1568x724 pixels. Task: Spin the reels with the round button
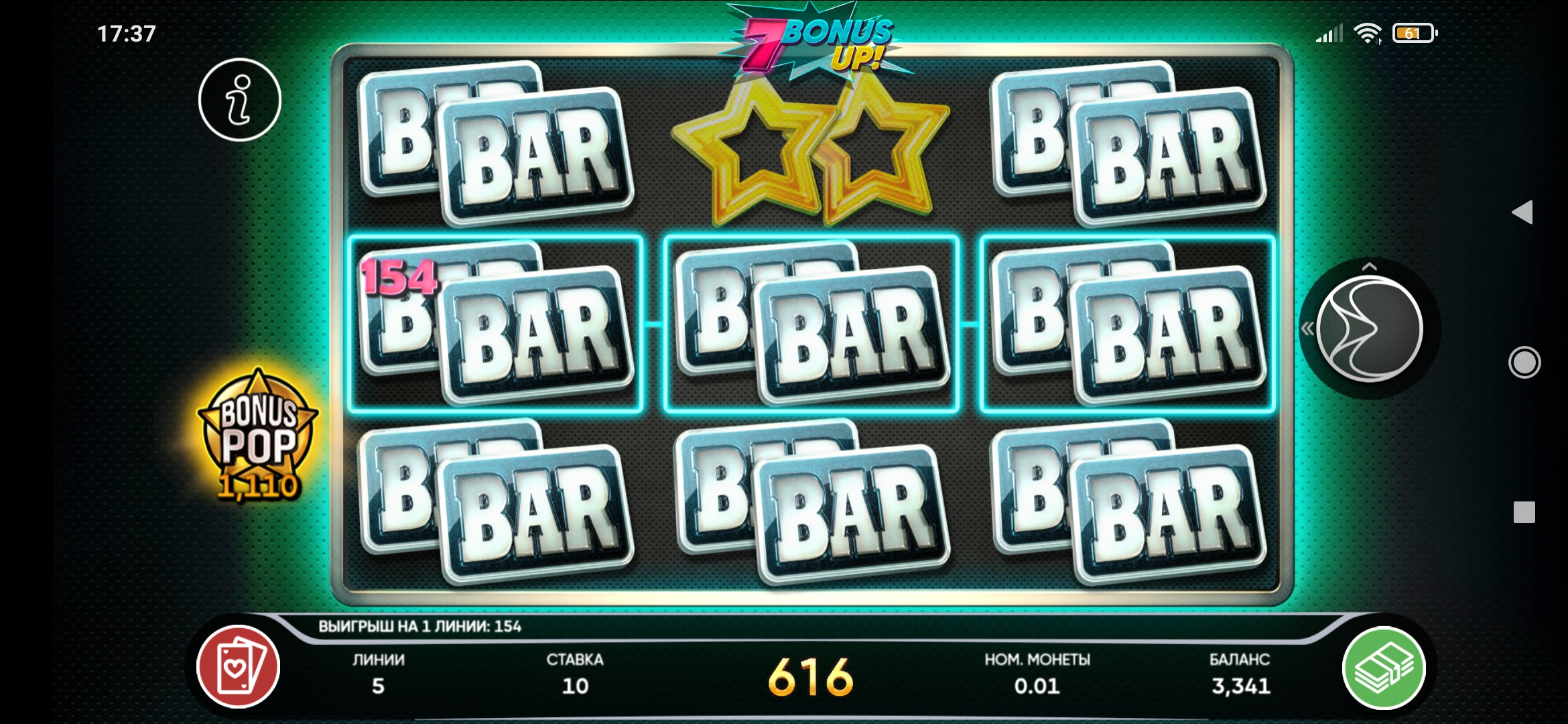(1369, 329)
